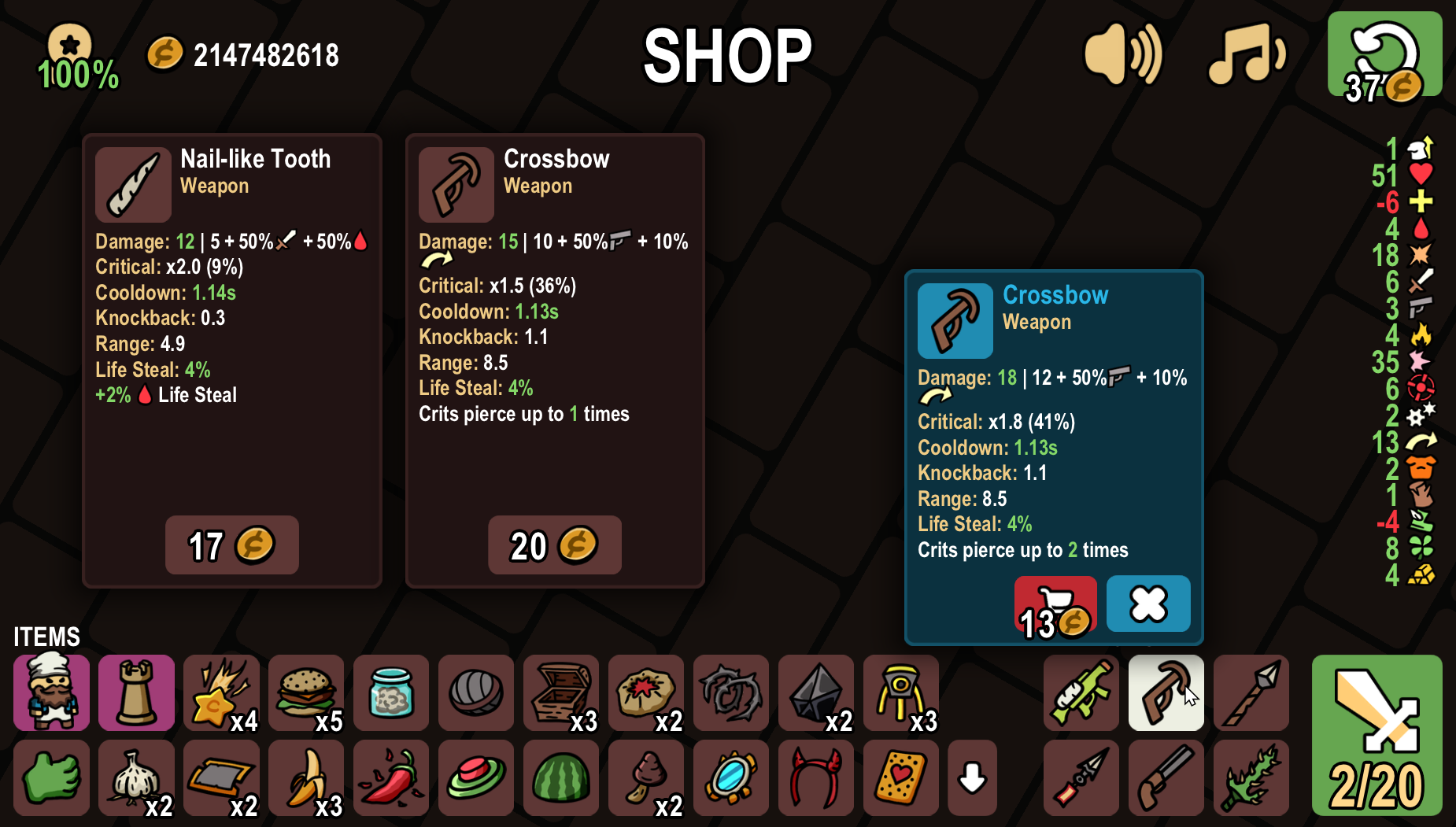Toggle the sound effects speaker icon
1456x827 pixels.
click(1122, 54)
